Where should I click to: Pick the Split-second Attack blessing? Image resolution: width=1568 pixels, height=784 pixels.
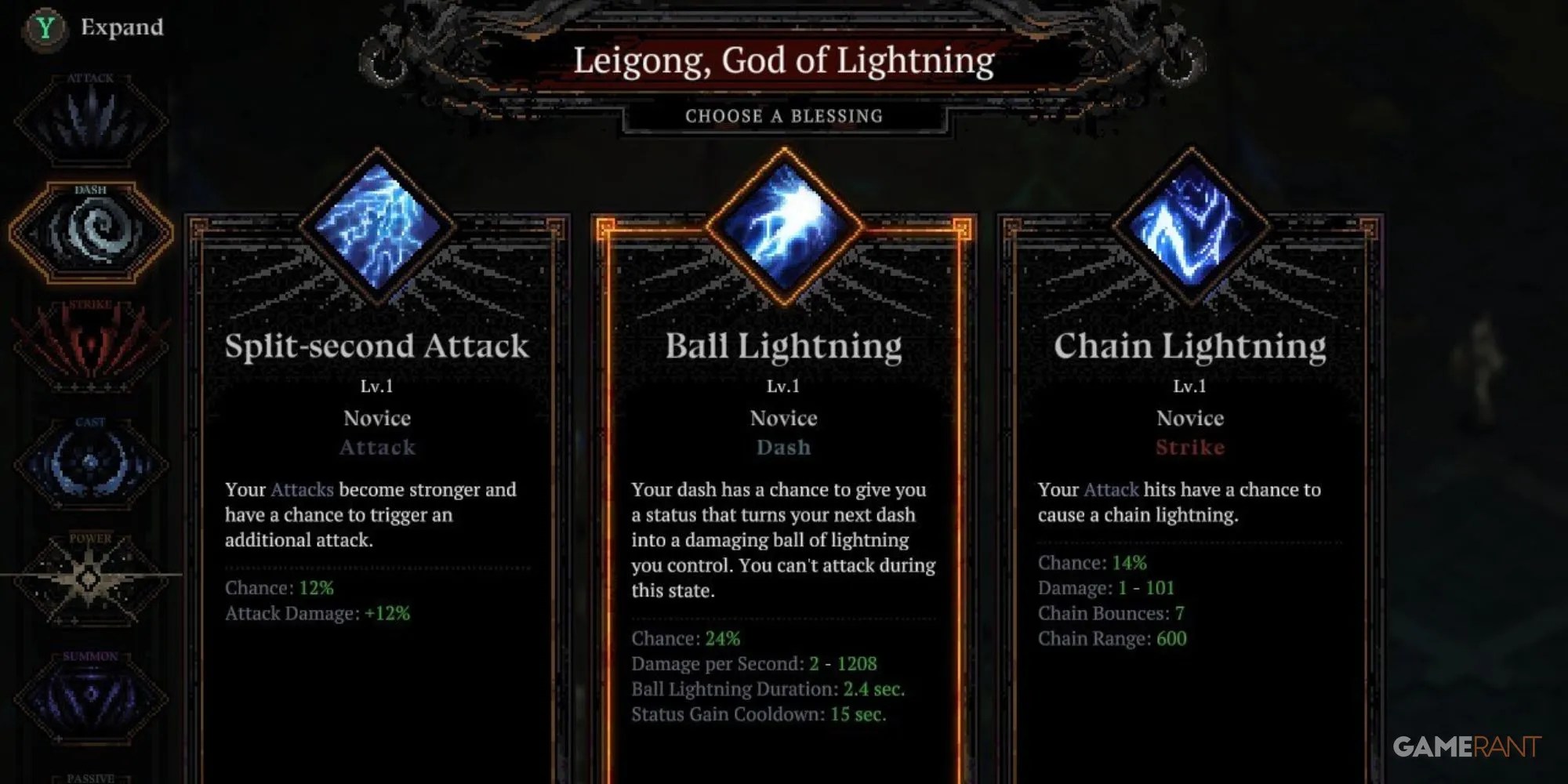point(378,510)
